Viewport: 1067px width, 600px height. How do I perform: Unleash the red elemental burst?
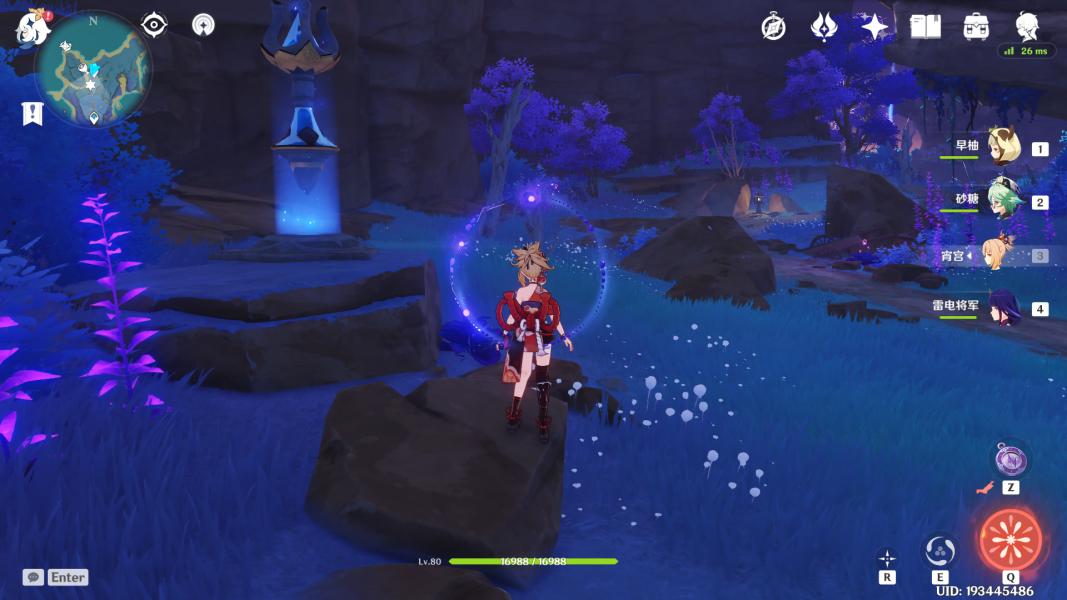pyautogui.click(x=1011, y=540)
